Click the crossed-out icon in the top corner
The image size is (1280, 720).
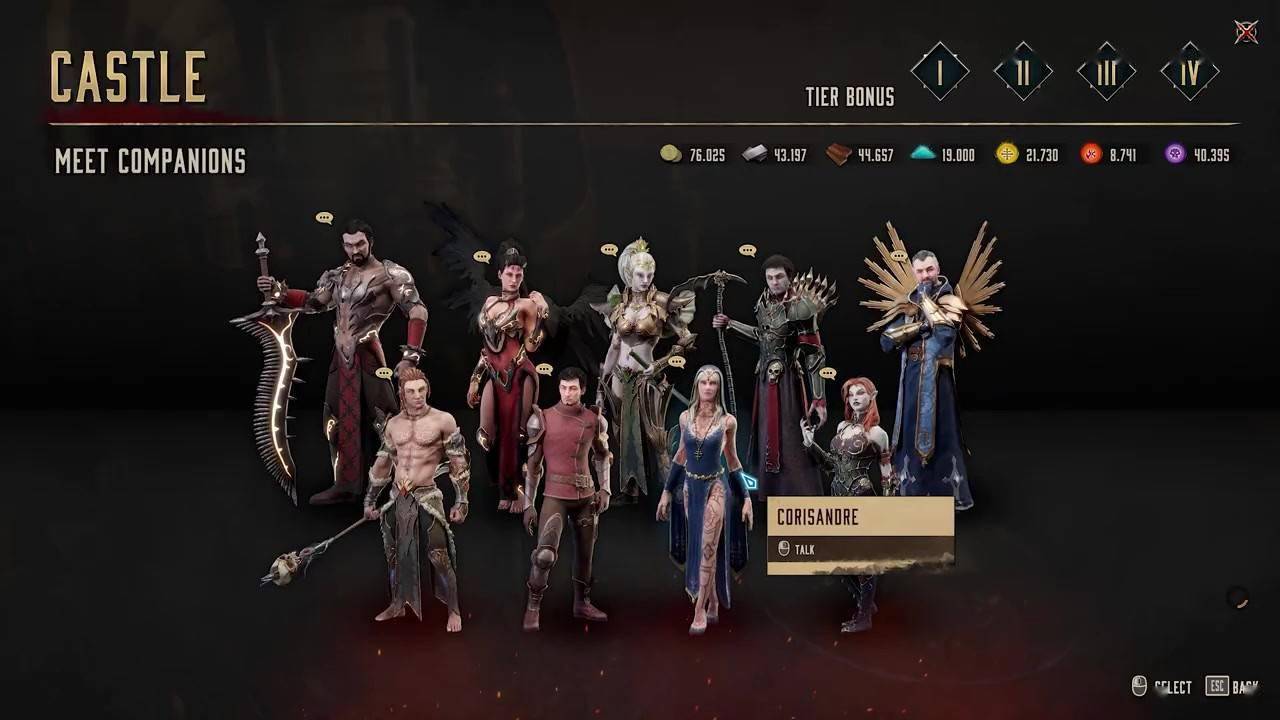[x=1246, y=32]
